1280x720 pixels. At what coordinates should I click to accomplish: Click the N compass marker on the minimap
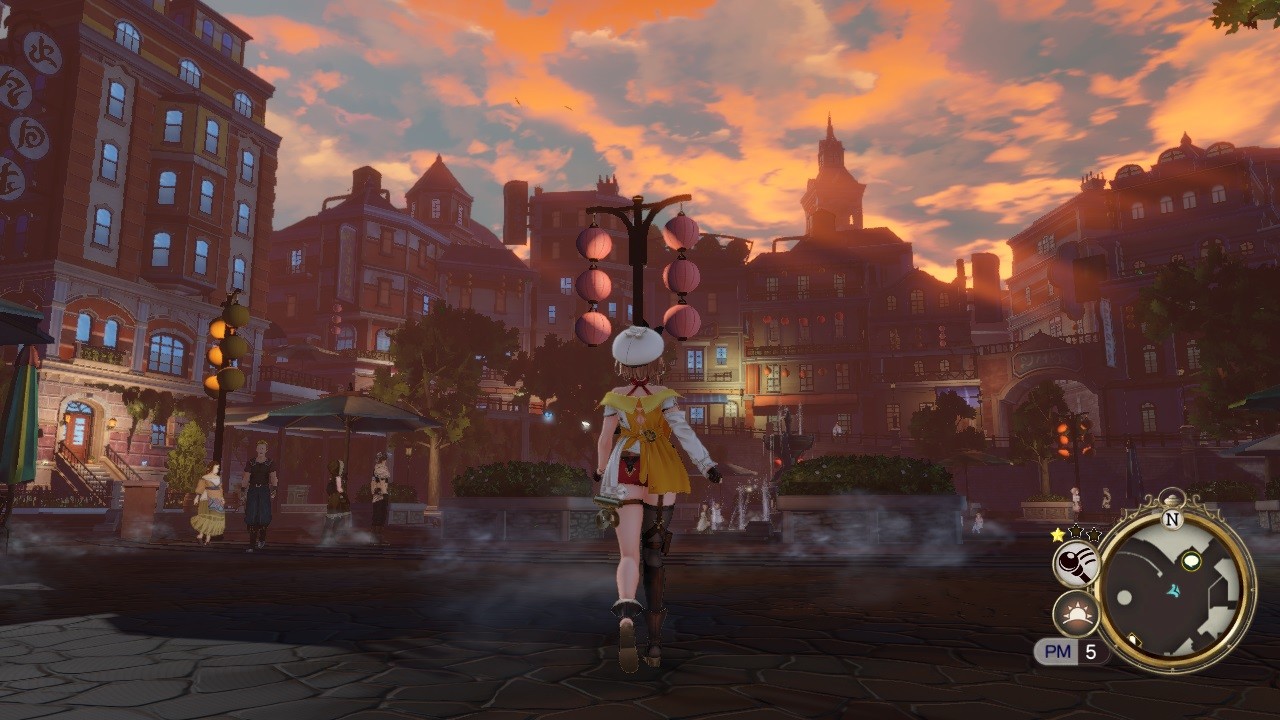(x=1172, y=519)
